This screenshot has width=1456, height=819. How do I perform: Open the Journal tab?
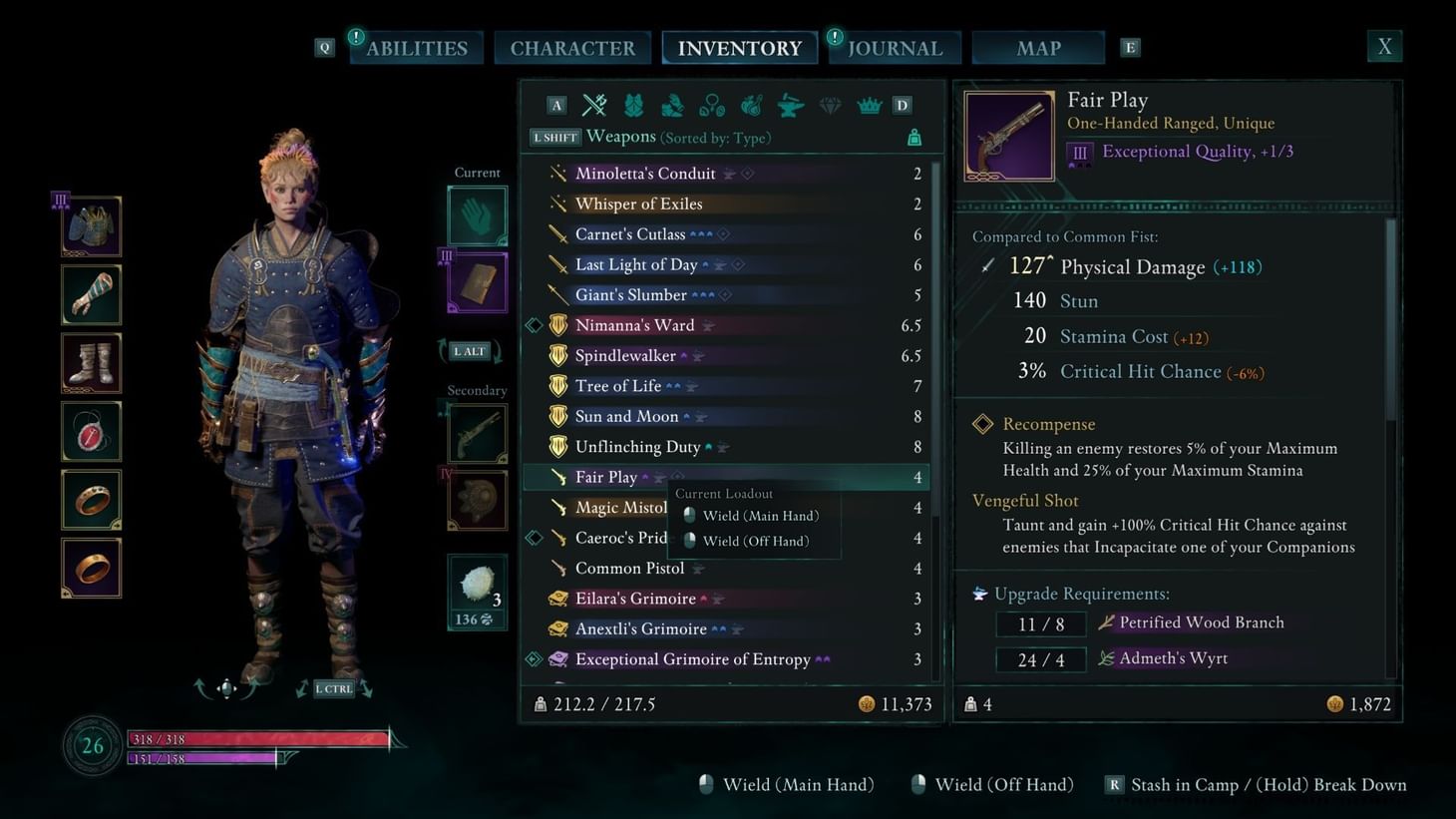894,47
